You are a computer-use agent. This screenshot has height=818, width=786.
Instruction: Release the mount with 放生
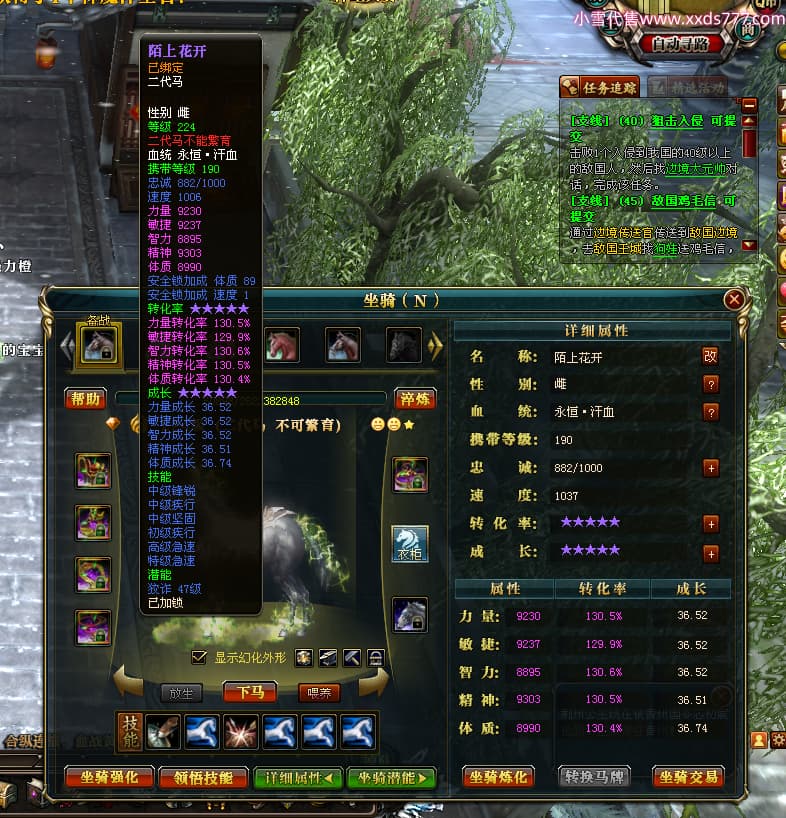[181, 692]
